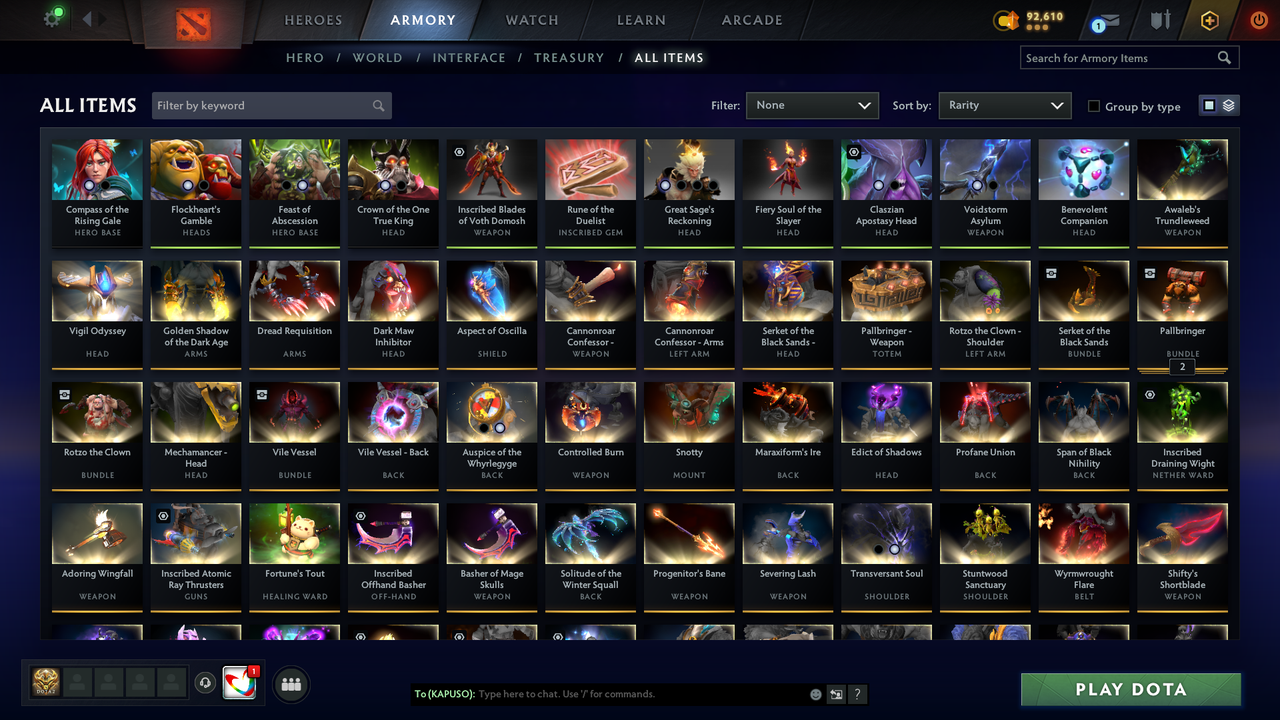Enable the Group by type checkbox

click(1094, 106)
